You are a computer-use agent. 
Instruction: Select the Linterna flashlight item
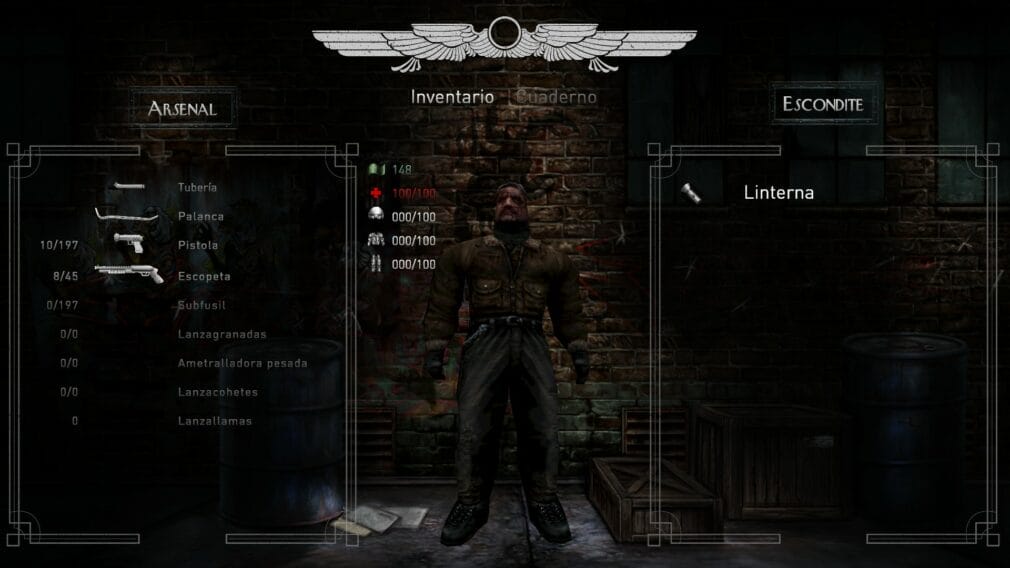778,193
